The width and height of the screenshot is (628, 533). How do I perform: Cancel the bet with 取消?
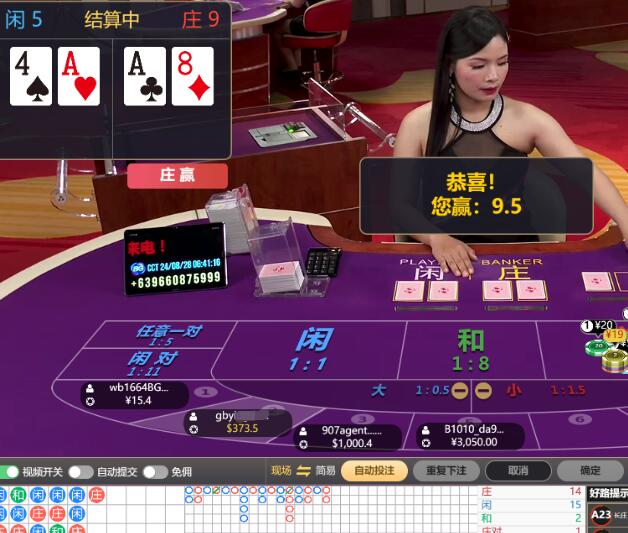tap(517, 471)
